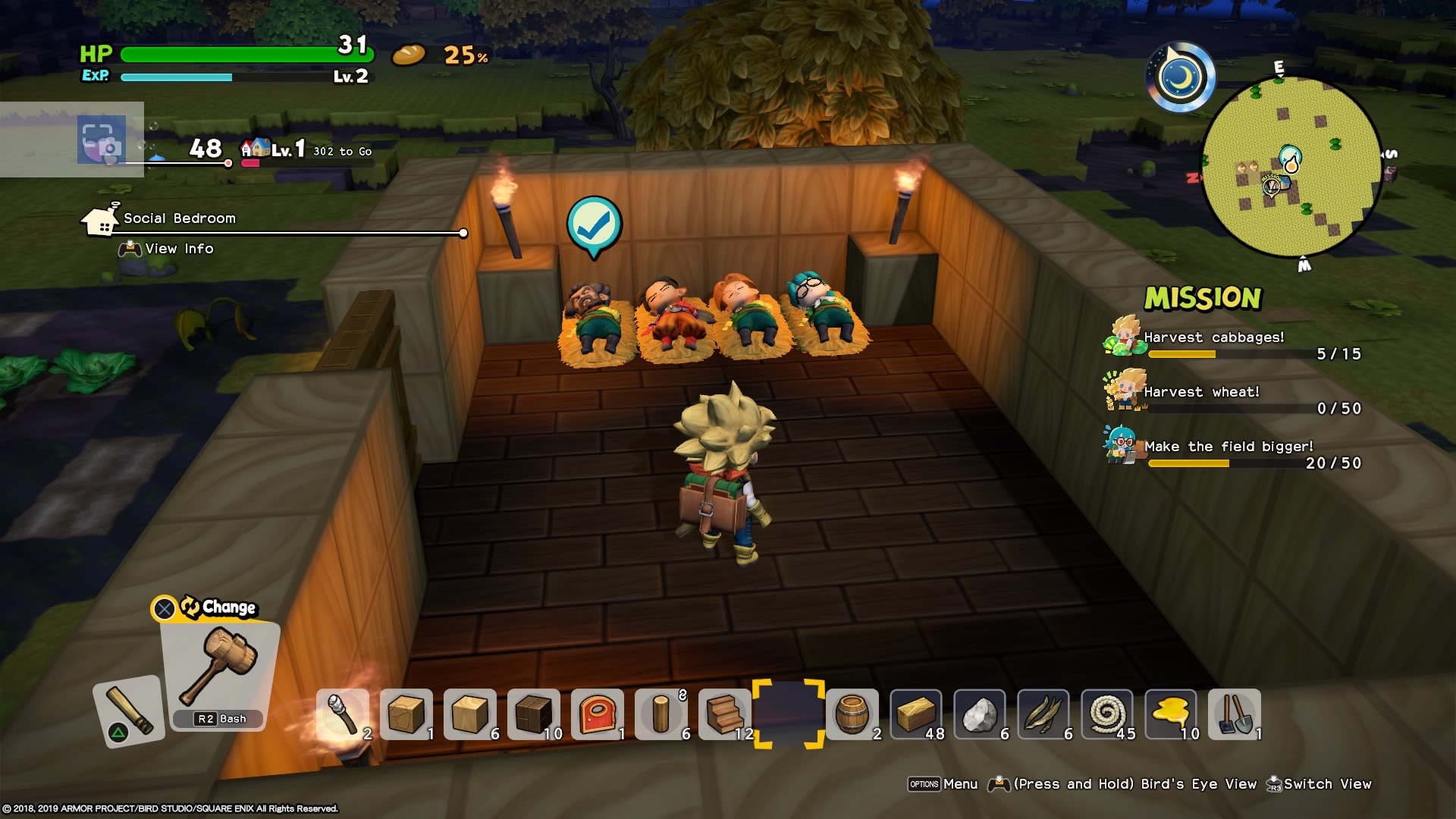Viewport: 1456px width, 819px height.
Task: Choose the straw bale stack of 48
Action: coord(916,714)
